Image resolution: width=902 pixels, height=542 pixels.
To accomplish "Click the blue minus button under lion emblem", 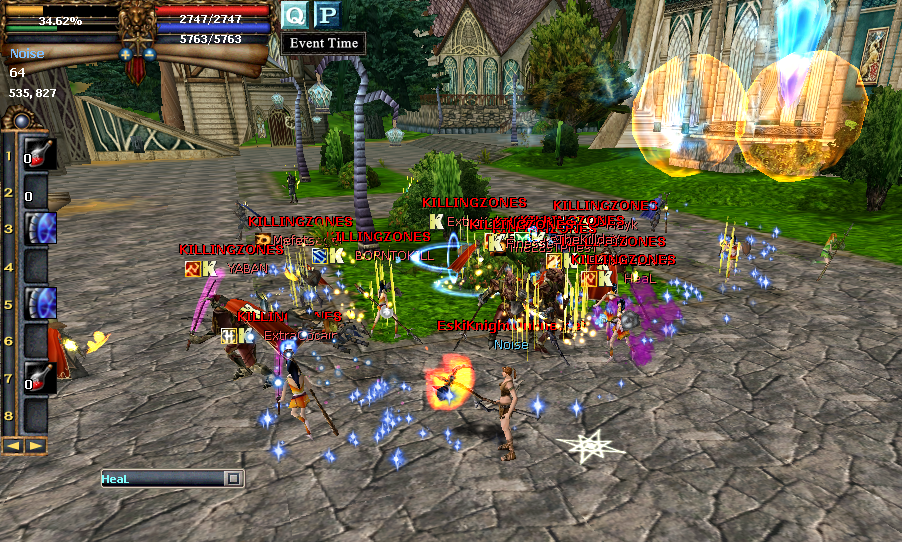I will pyautogui.click(x=150, y=53).
